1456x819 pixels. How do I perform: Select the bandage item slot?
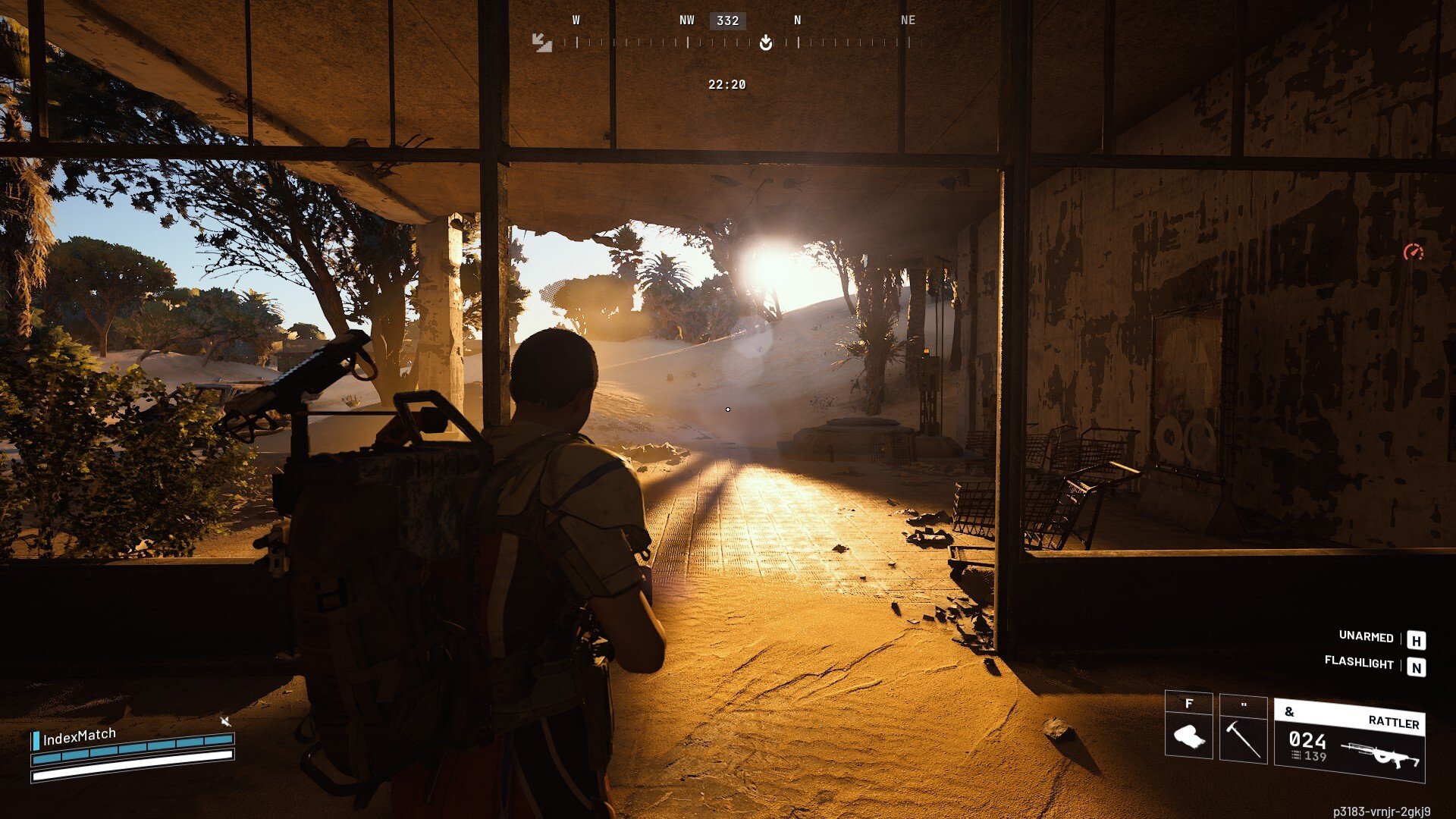pyautogui.click(x=1188, y=728)
